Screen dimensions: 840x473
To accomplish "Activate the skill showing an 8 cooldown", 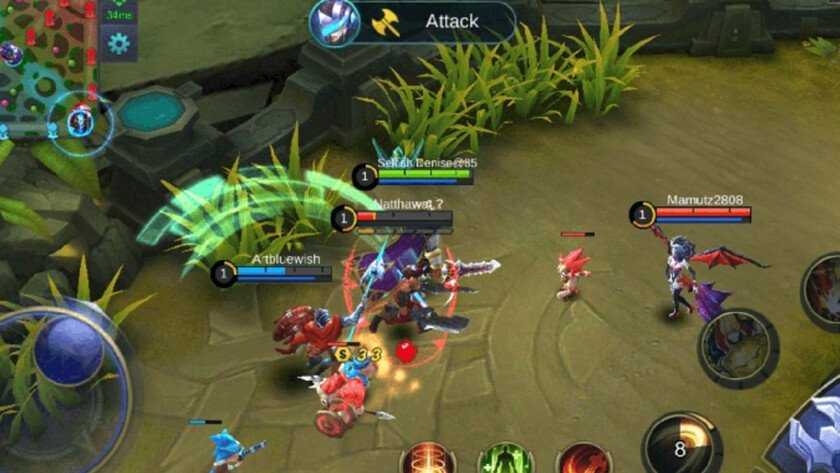I will (682, 446).
